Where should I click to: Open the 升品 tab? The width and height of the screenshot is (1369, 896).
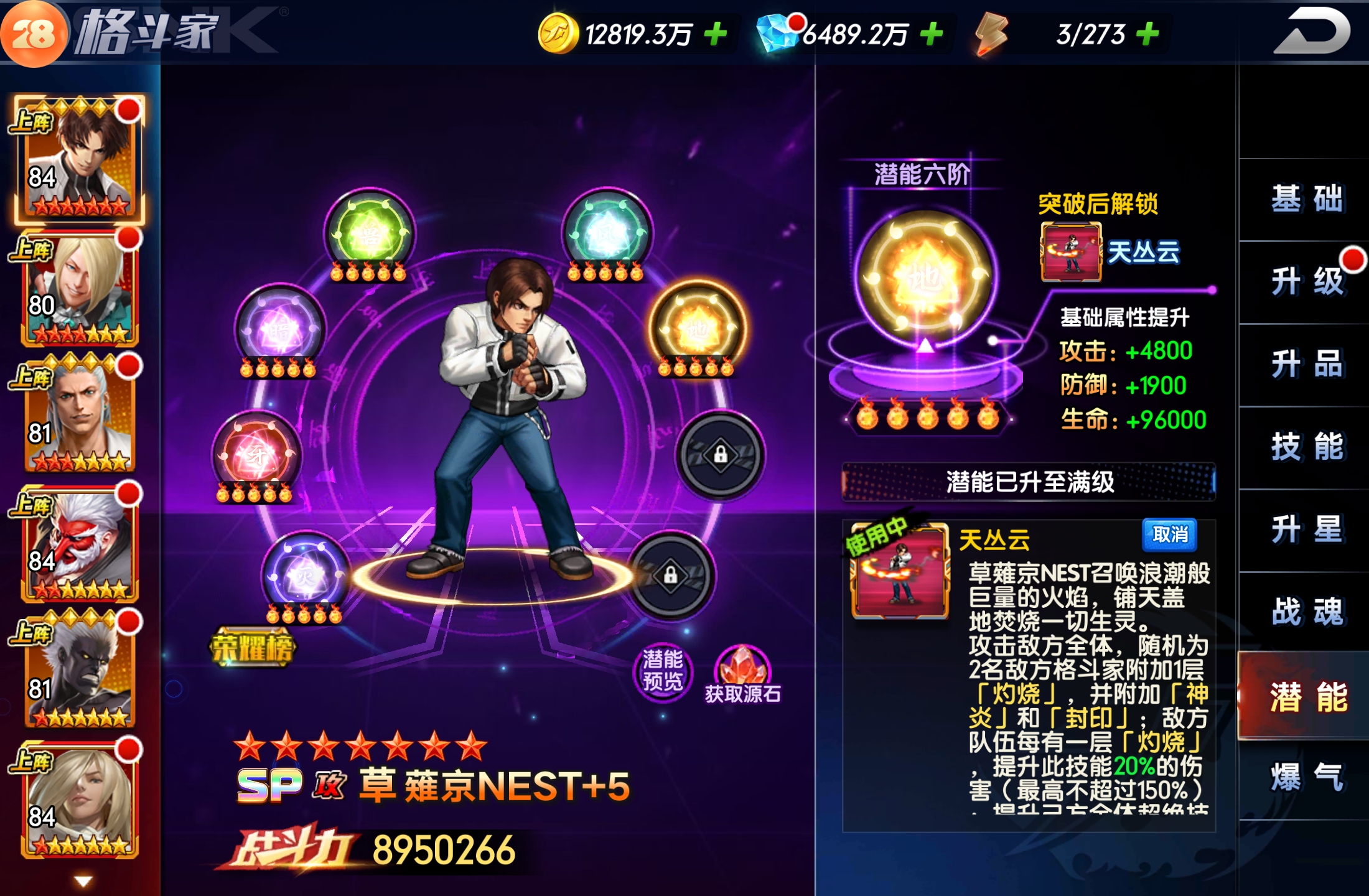[x=1306, y=365]
